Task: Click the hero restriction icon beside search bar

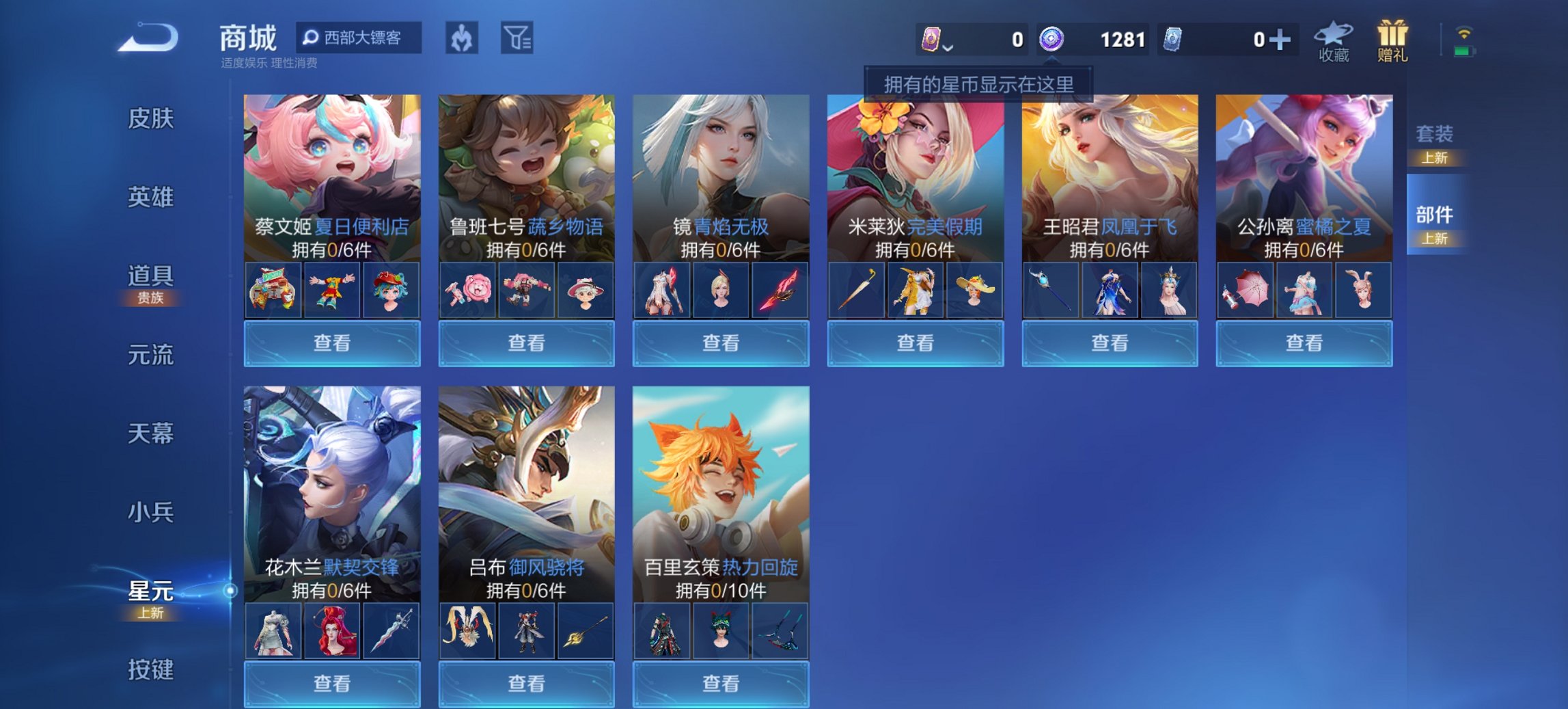Action: 461,39
